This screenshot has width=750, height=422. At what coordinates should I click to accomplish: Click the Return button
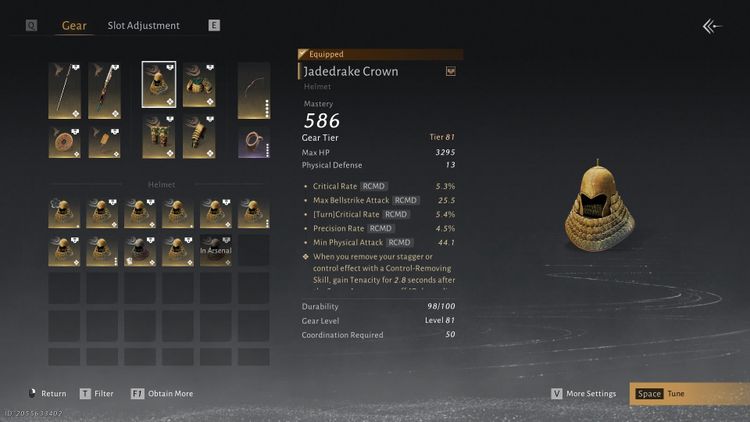pos(46,394)
